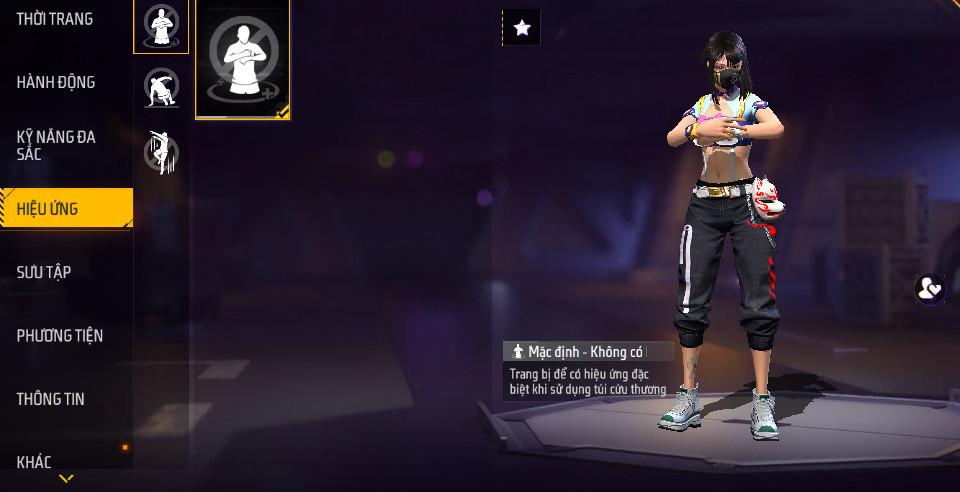Tap the round heart icon button
The width and height of the screenshot is (960, 492).
pos(930,289)
